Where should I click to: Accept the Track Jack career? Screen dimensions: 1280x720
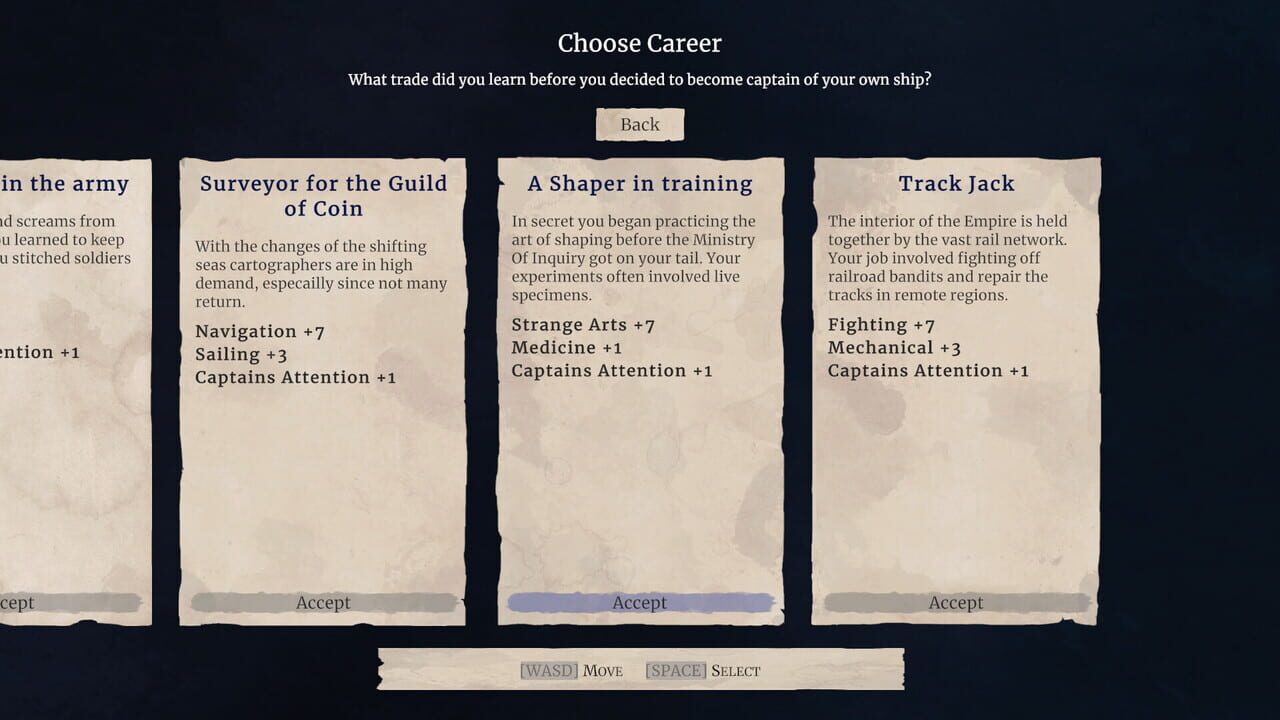click(956, 602)
